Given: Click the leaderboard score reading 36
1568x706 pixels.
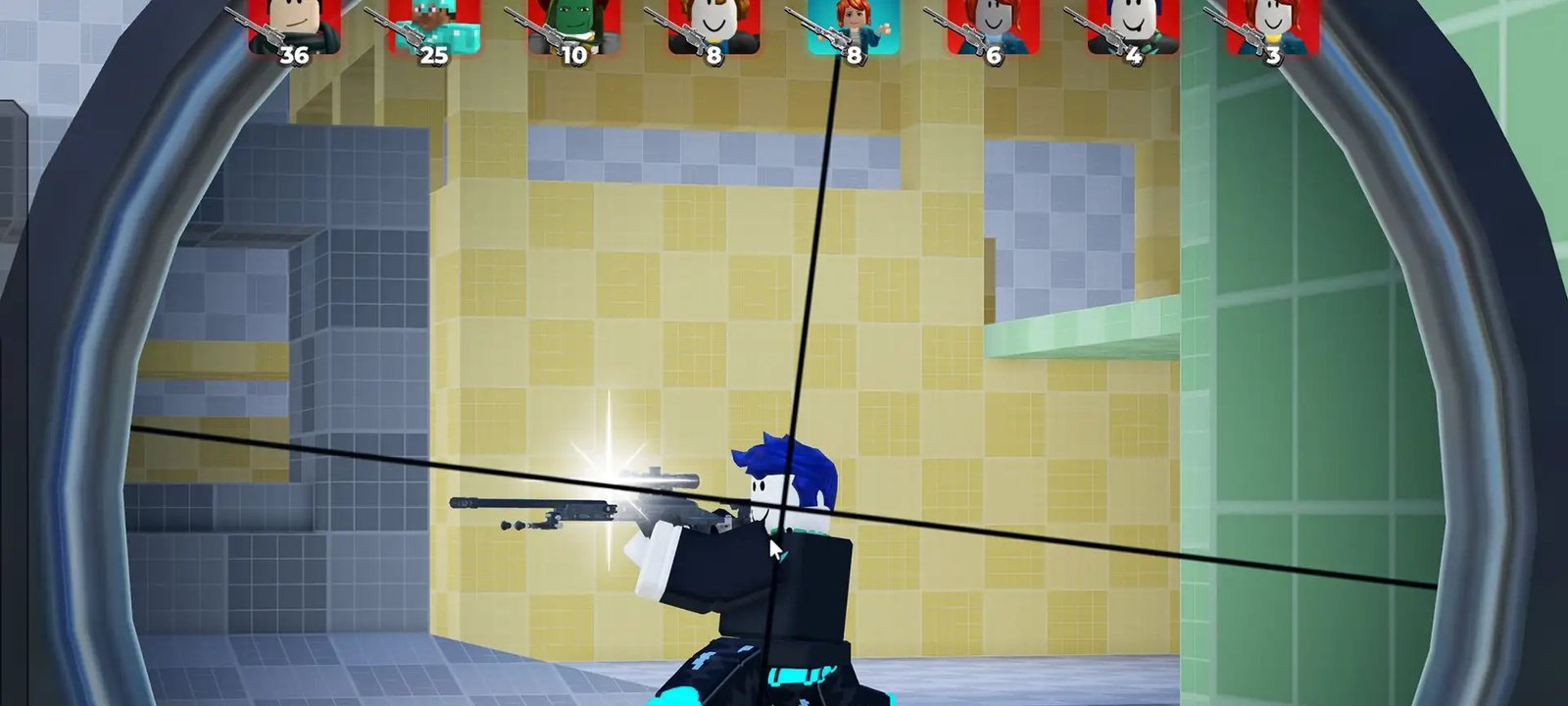Looking at the screenshot, I should pyautogui.click(x=294, y=57).
